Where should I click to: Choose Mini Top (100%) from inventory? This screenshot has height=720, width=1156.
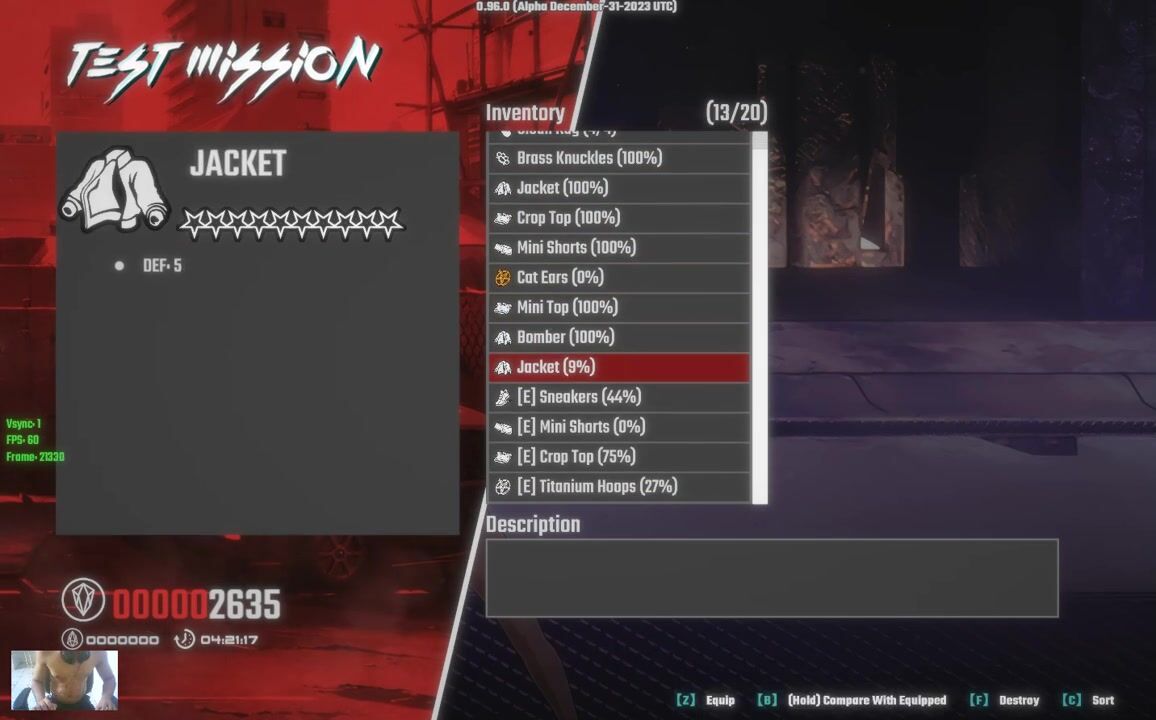click(x=618, y=308)
